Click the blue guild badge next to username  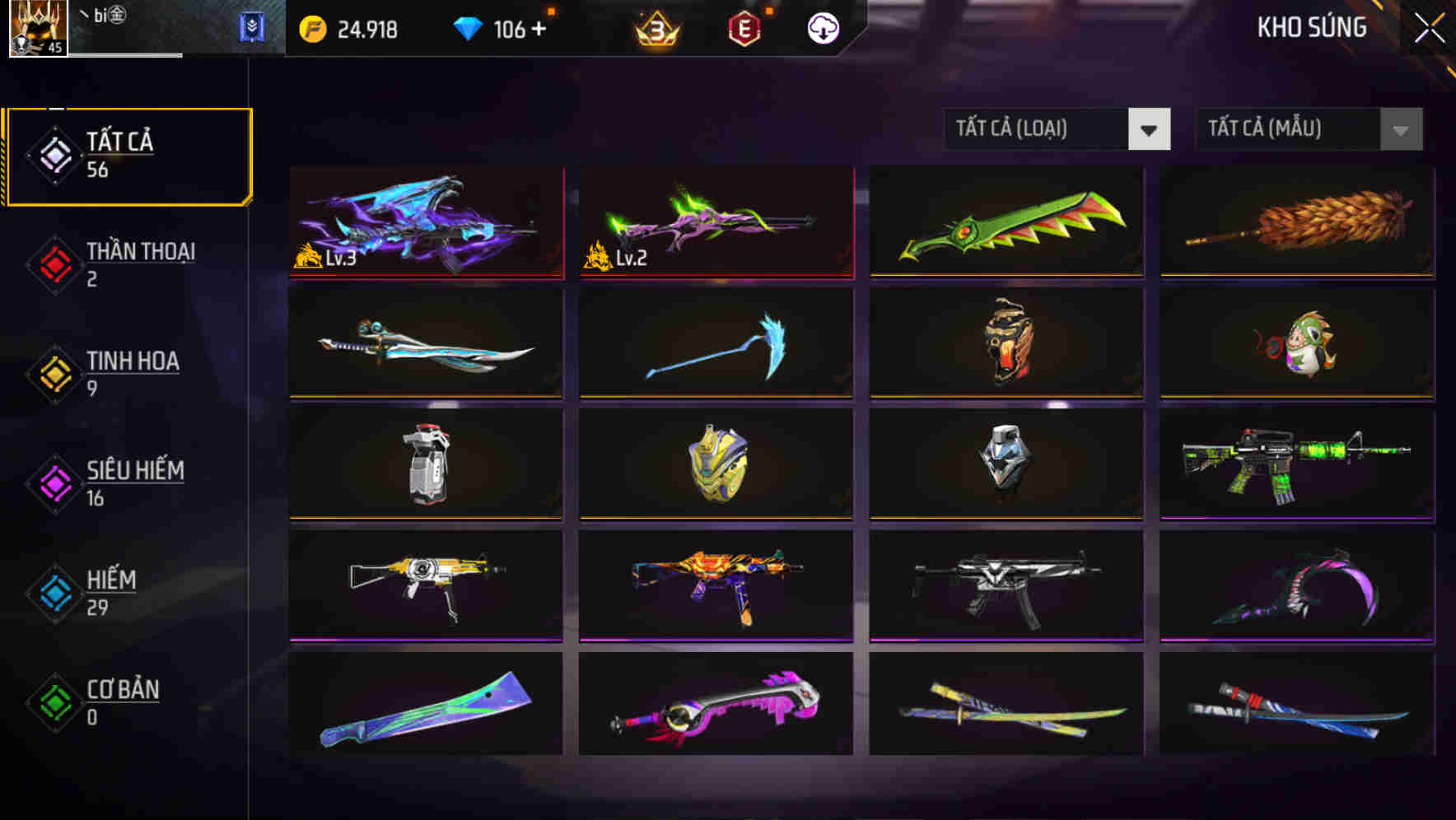pos(253,28)
